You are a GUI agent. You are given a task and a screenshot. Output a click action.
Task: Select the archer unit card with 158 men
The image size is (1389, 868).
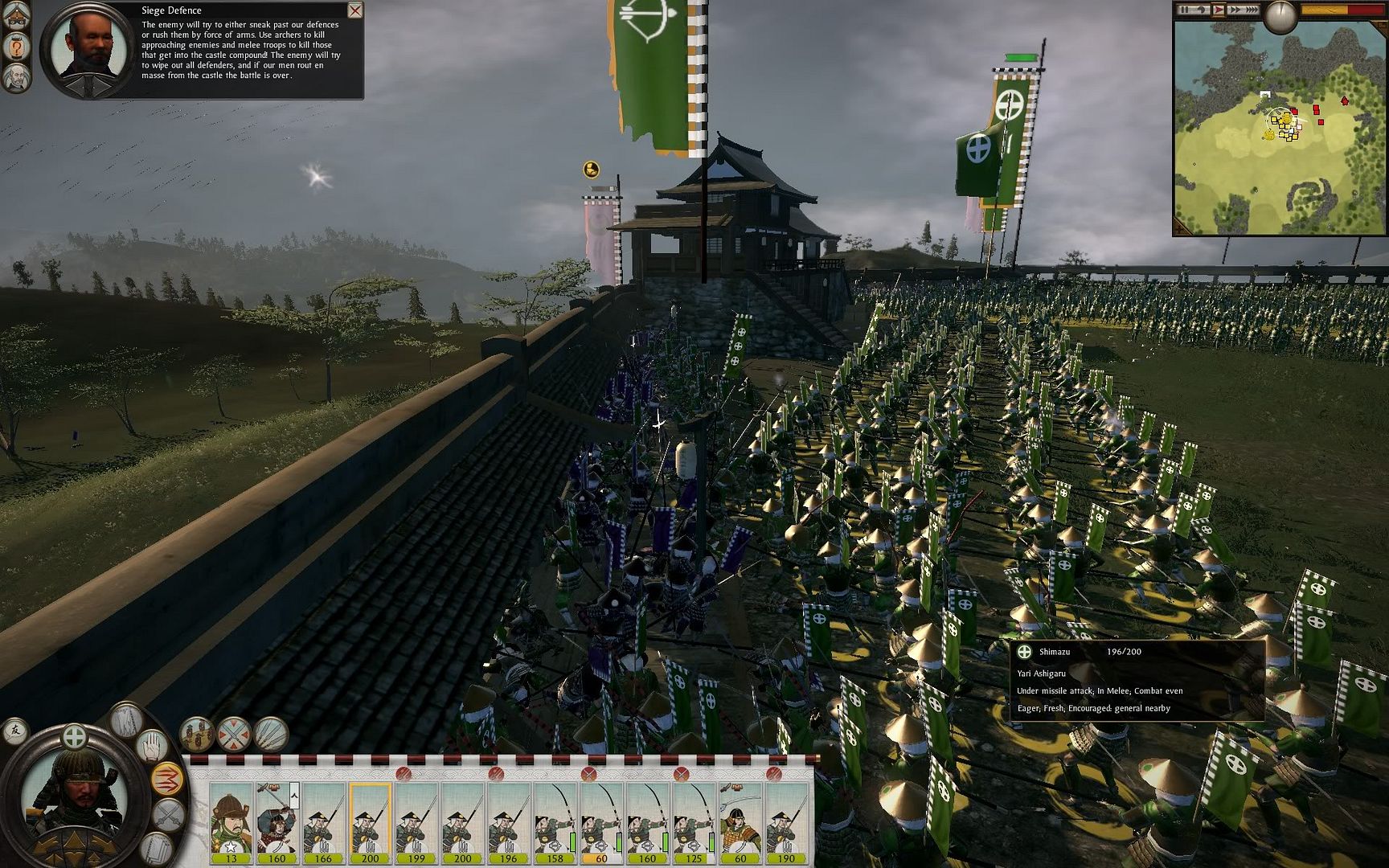[555, 821]
